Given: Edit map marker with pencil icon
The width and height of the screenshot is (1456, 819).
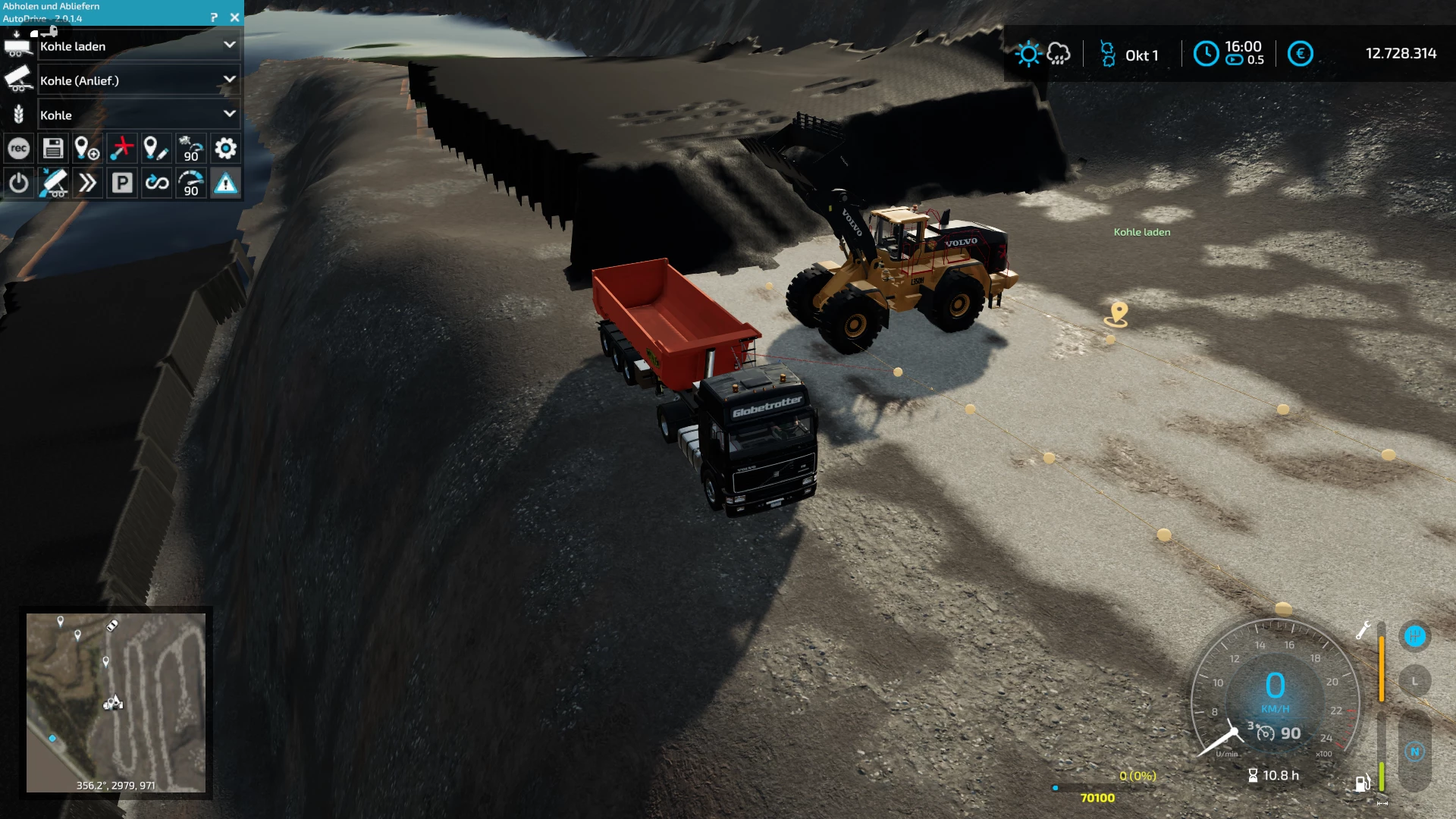Looking at the screenshot, I should [156, 149].
